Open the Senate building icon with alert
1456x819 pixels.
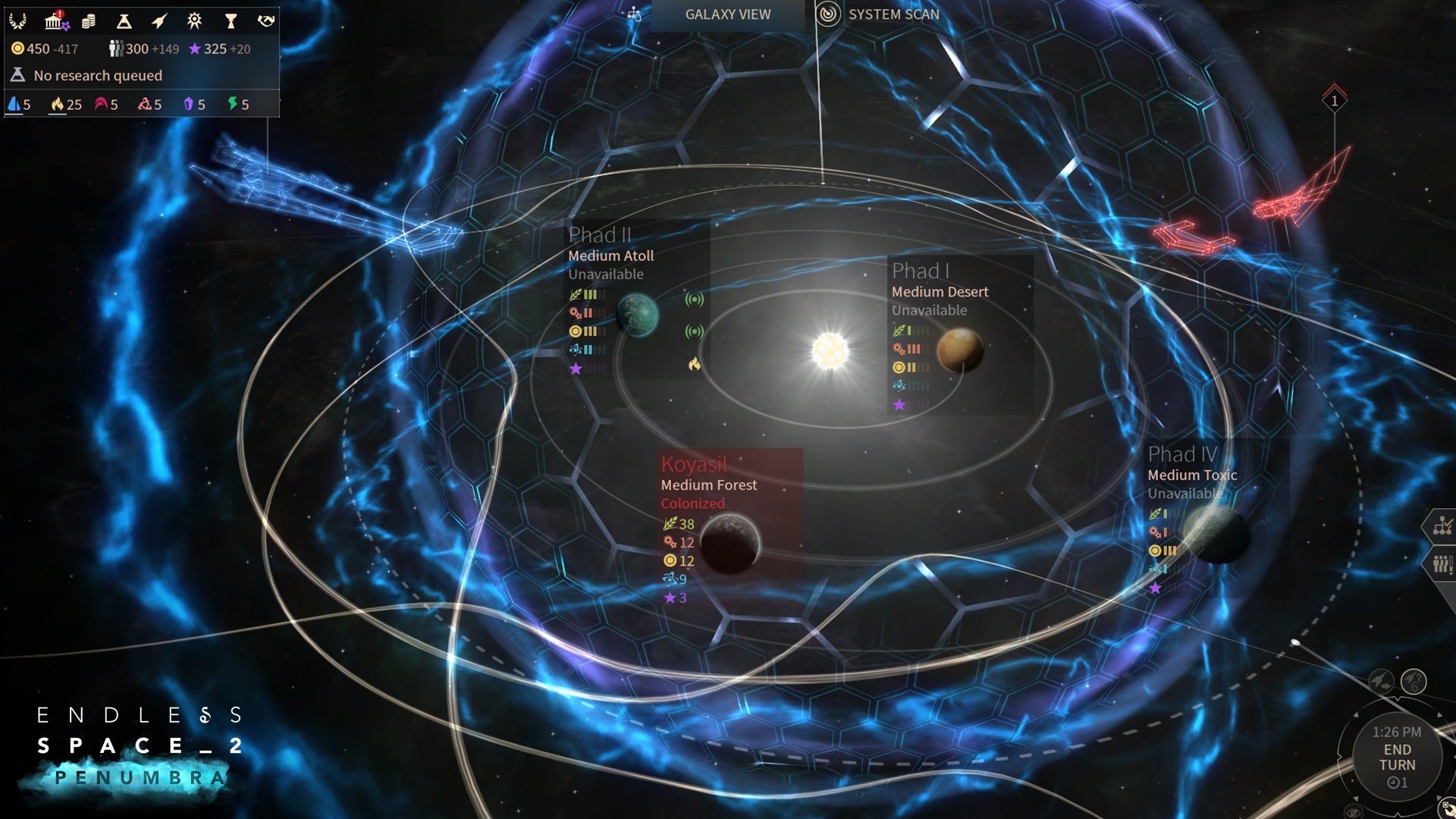[x=55, y=21]
